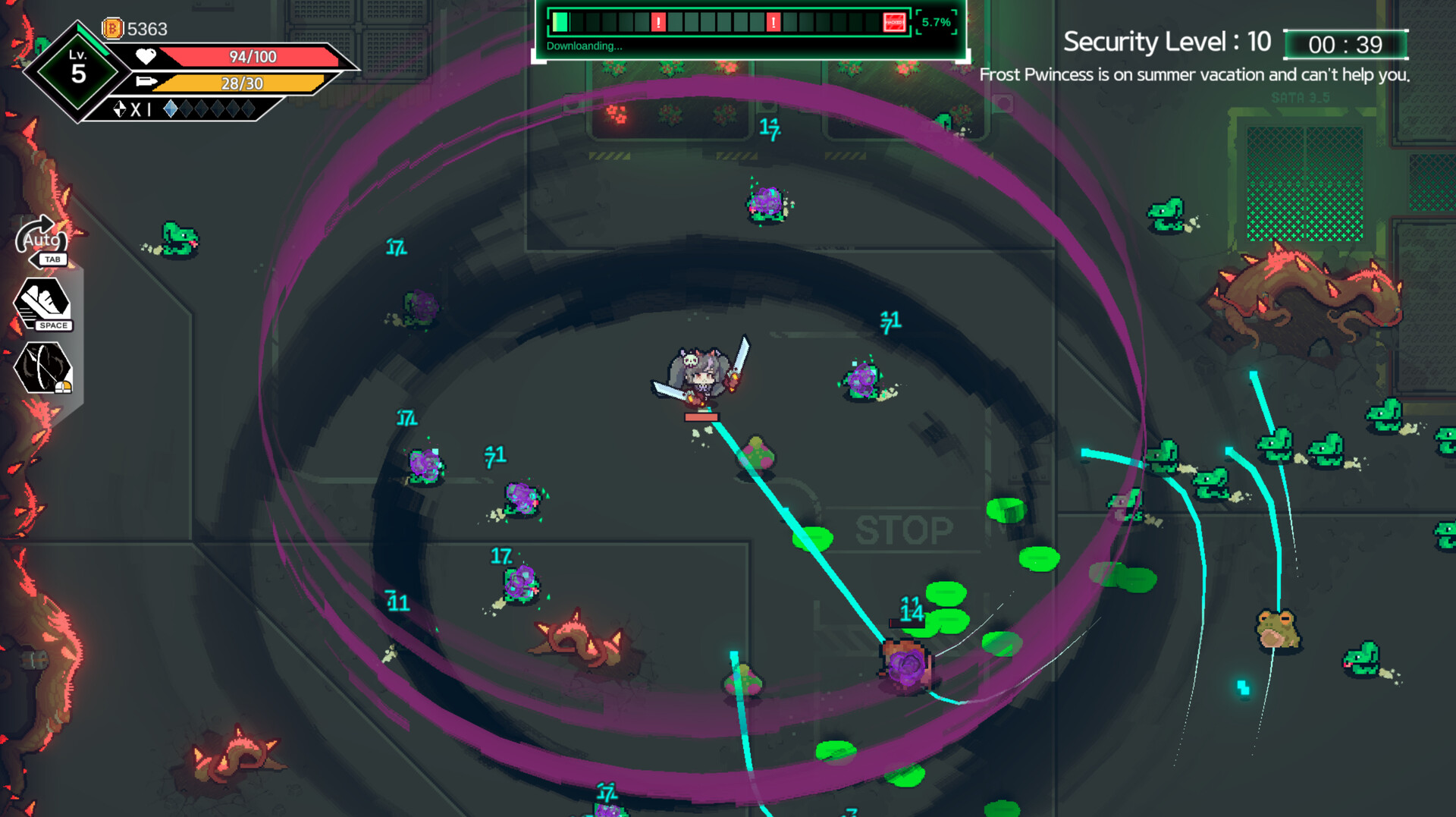Screen dimensions: 1456x817
Task: Click the second red exclamation warning block
Action: [773, 21]
